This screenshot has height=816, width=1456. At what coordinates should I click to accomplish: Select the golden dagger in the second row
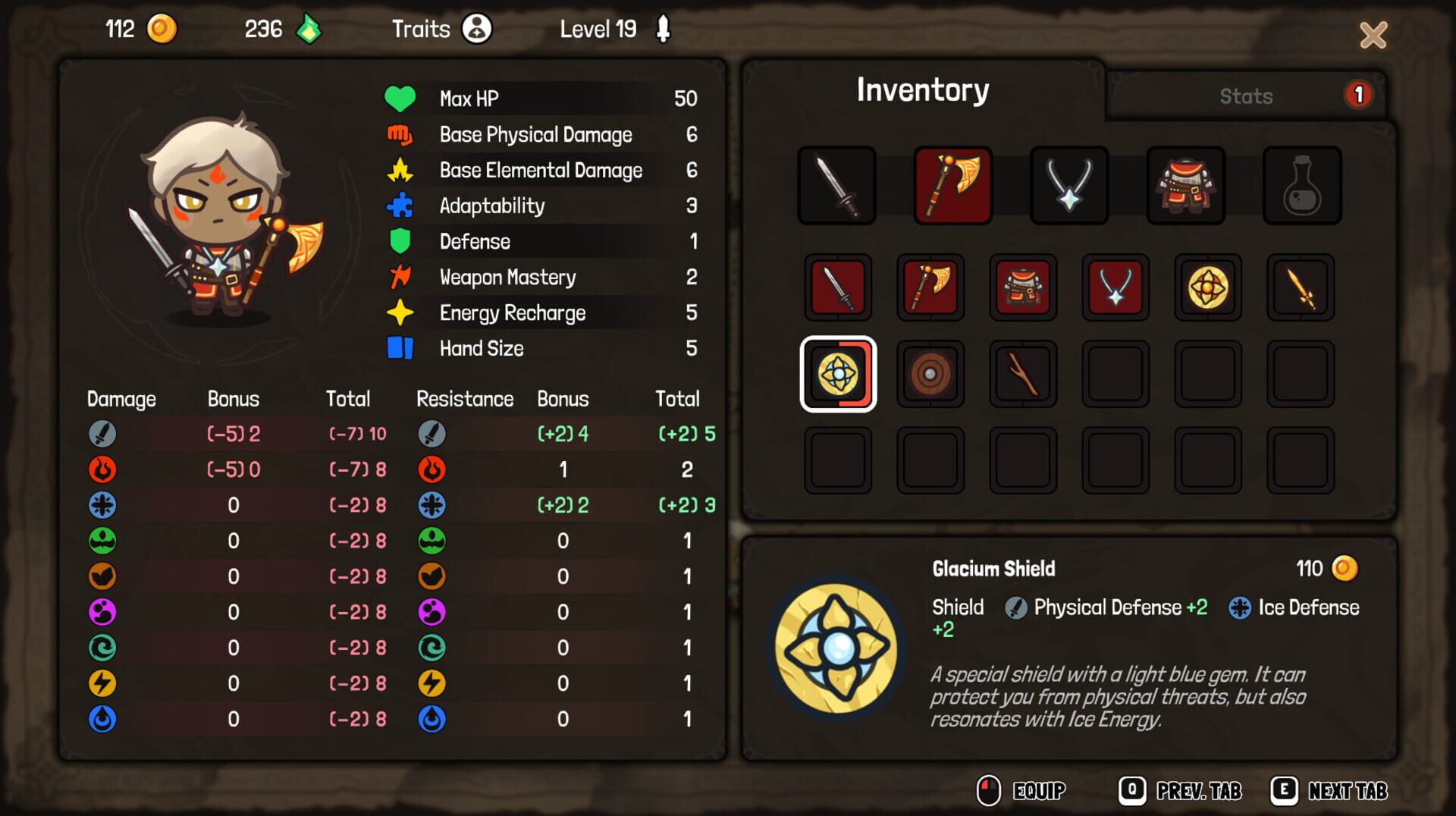click(x=1301, y=288)
